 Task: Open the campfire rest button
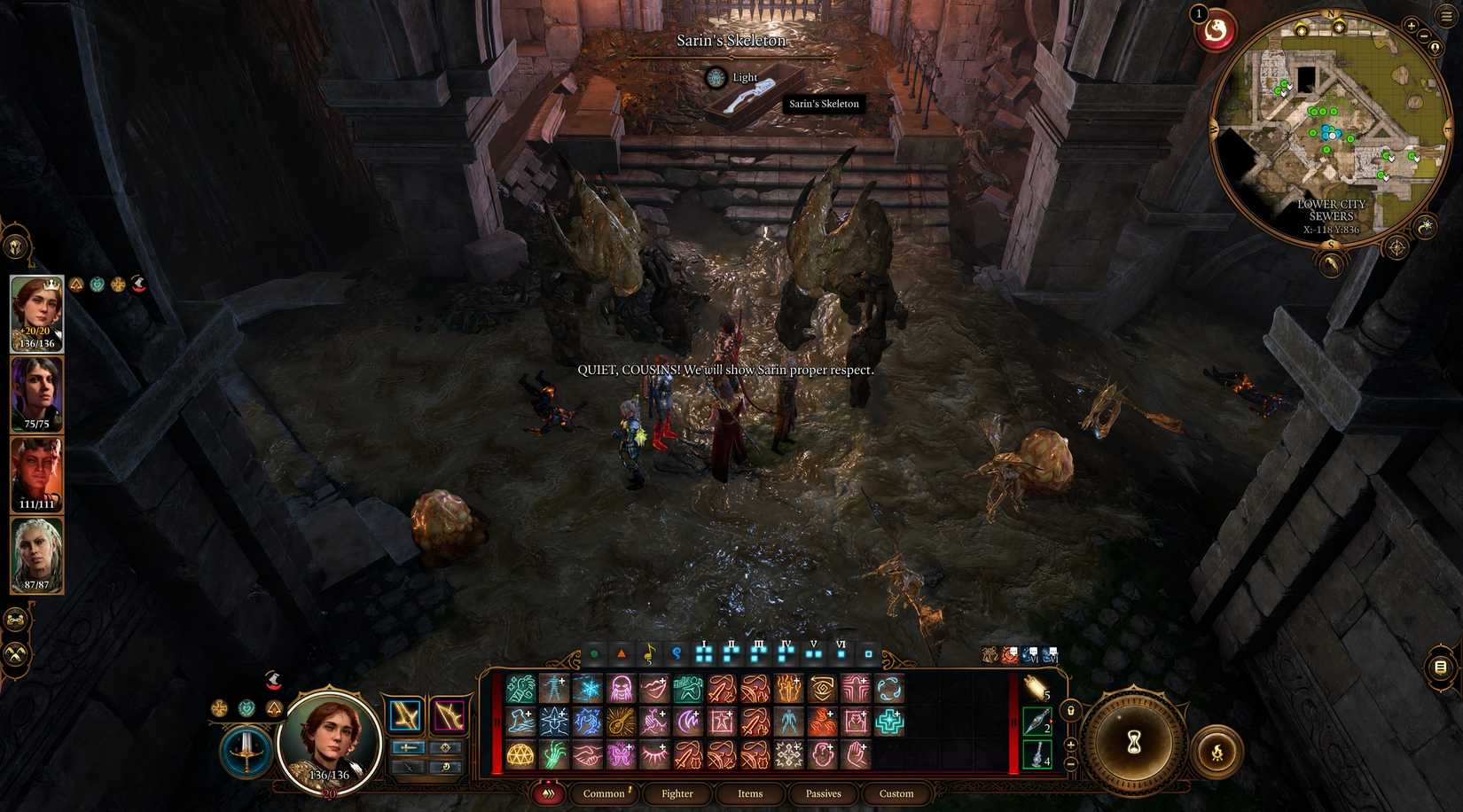[1217, 753]
